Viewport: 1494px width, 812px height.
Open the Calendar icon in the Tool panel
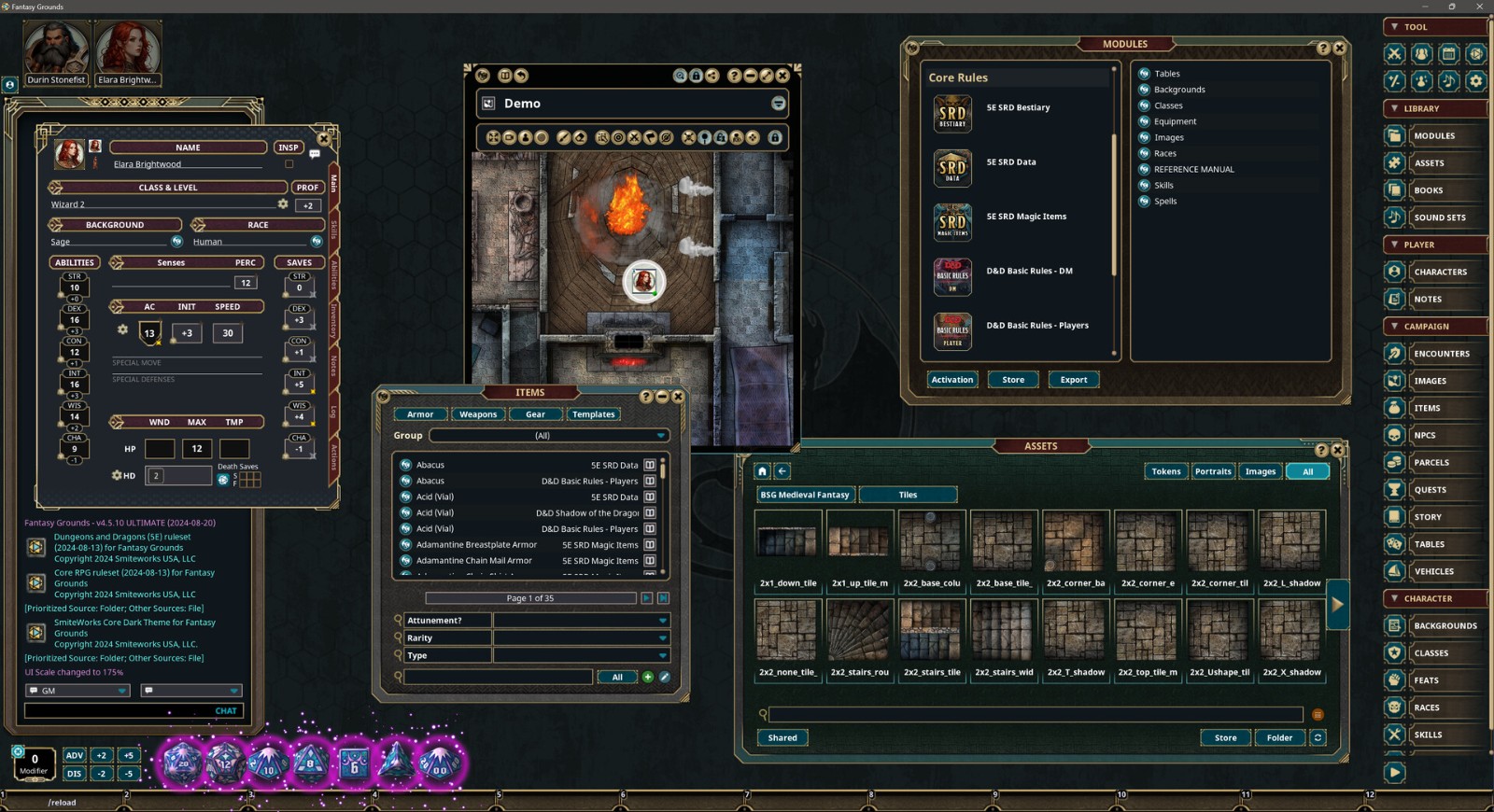(x=1448, y=54)
